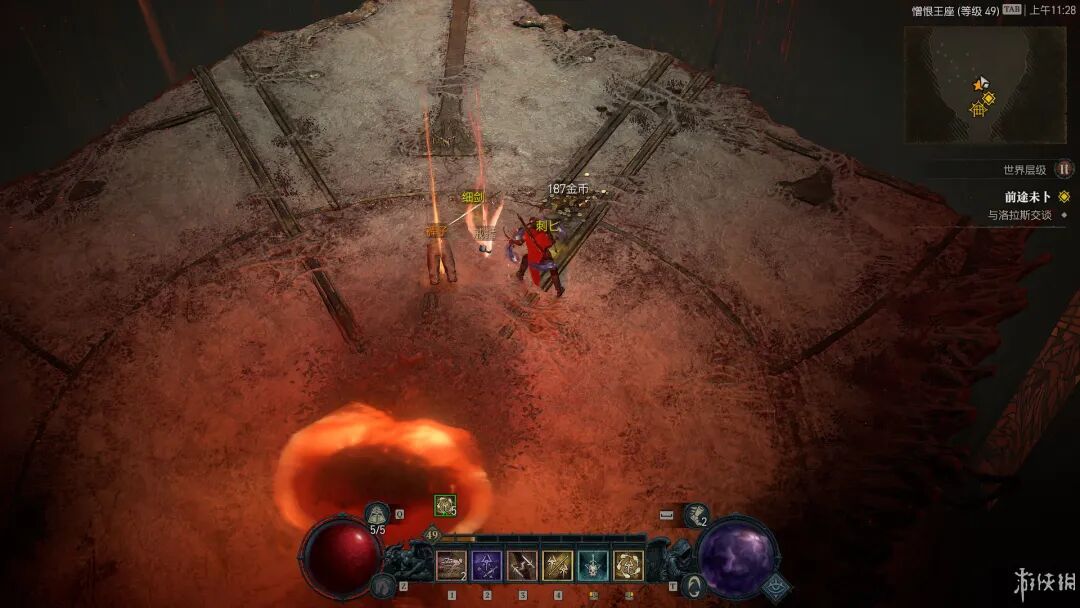Click the town portal icon beside the purple orb

pyautogui.click(x=692, y=585)
